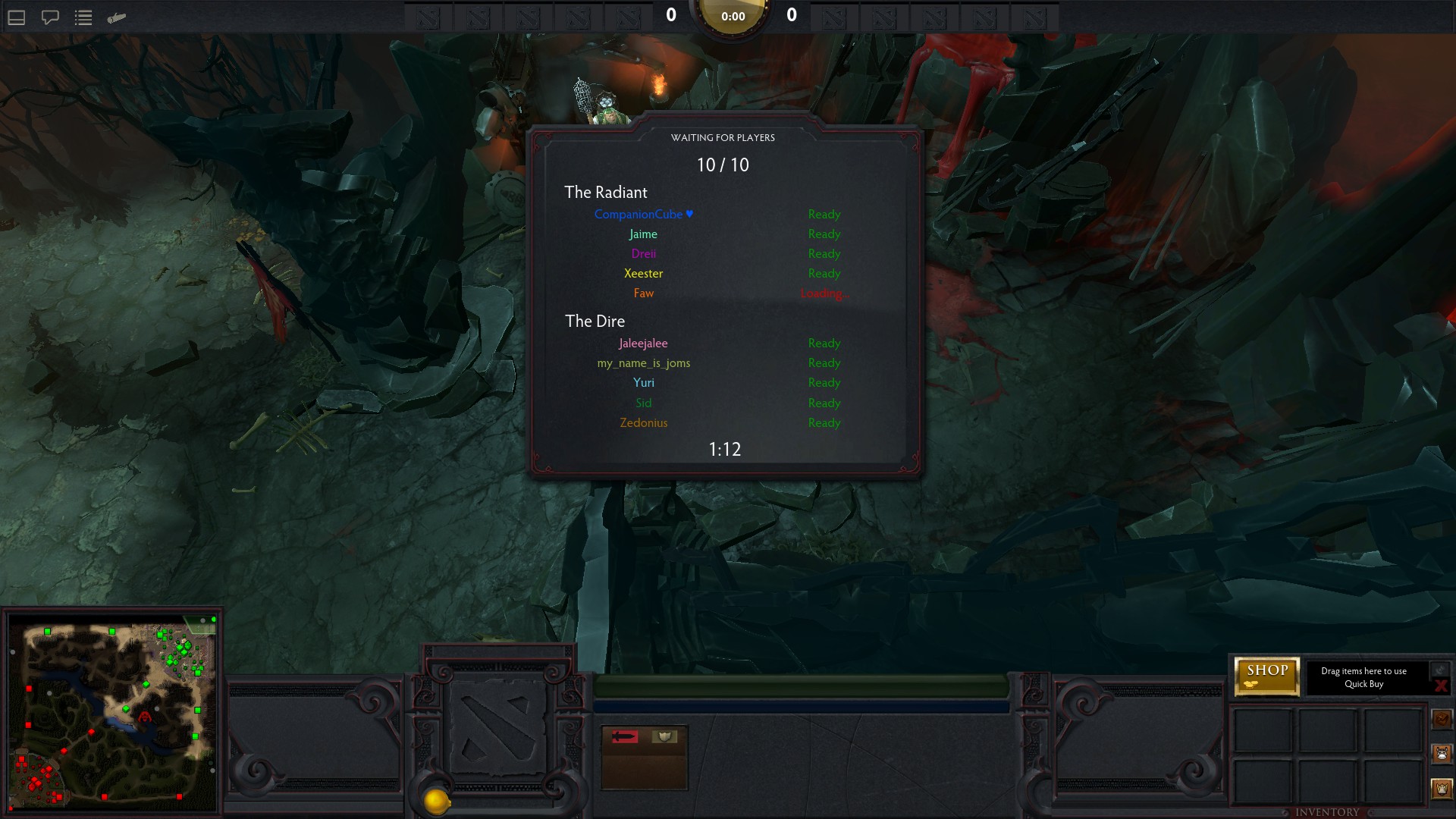Open the dashboard menu icon
The image size is (1456, 819).
click(17, 17)
